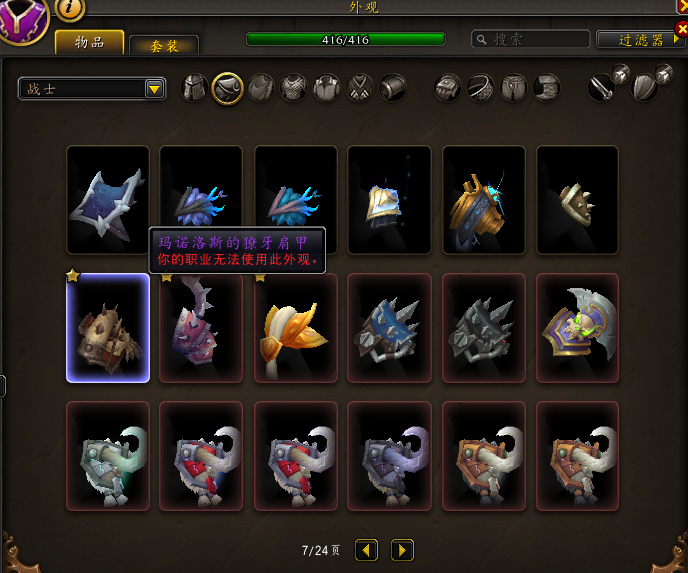Open the info help button
The image size is (688, 573).
pos(70,8)
